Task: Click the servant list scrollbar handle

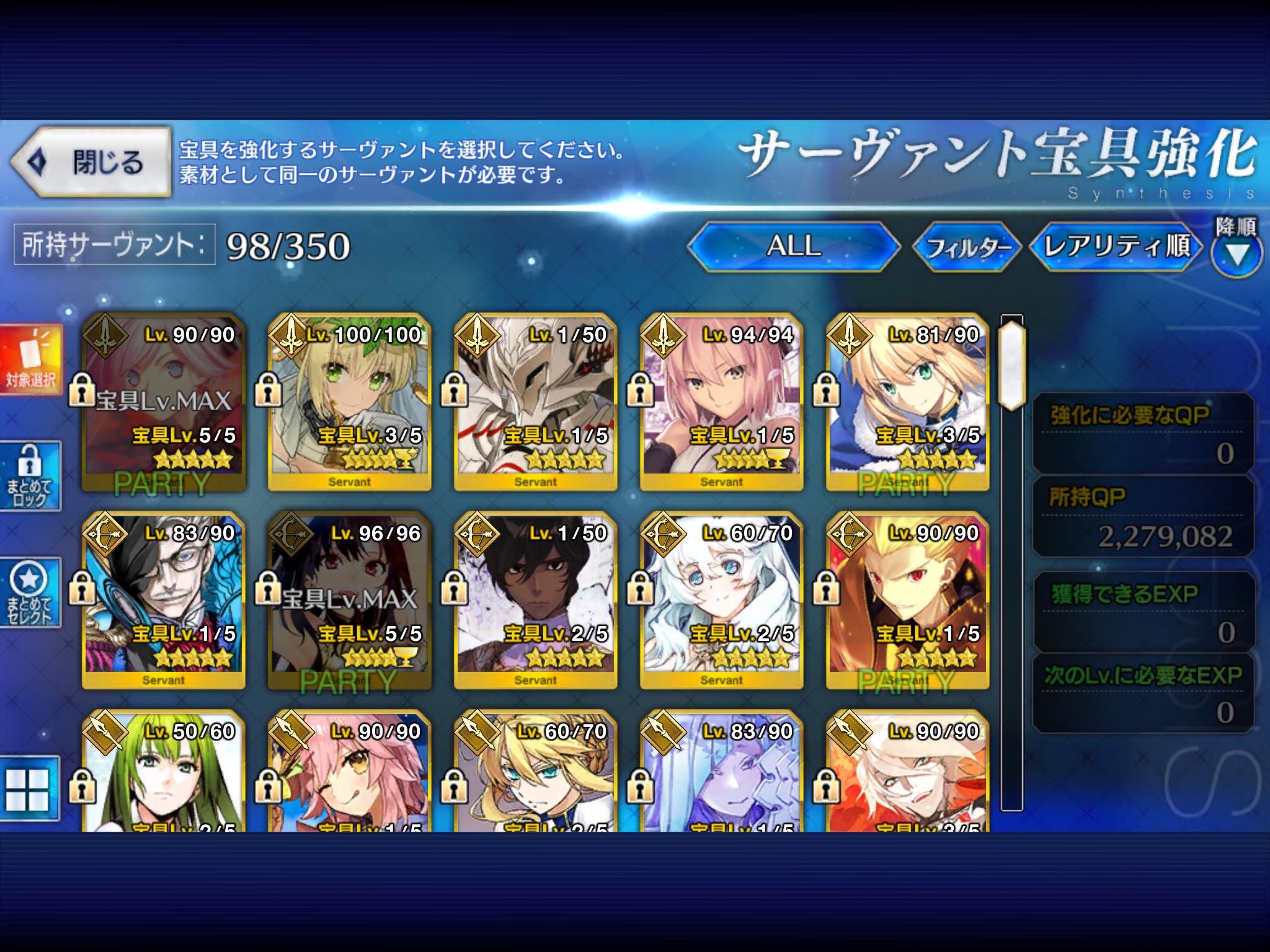Action: 1011,363
